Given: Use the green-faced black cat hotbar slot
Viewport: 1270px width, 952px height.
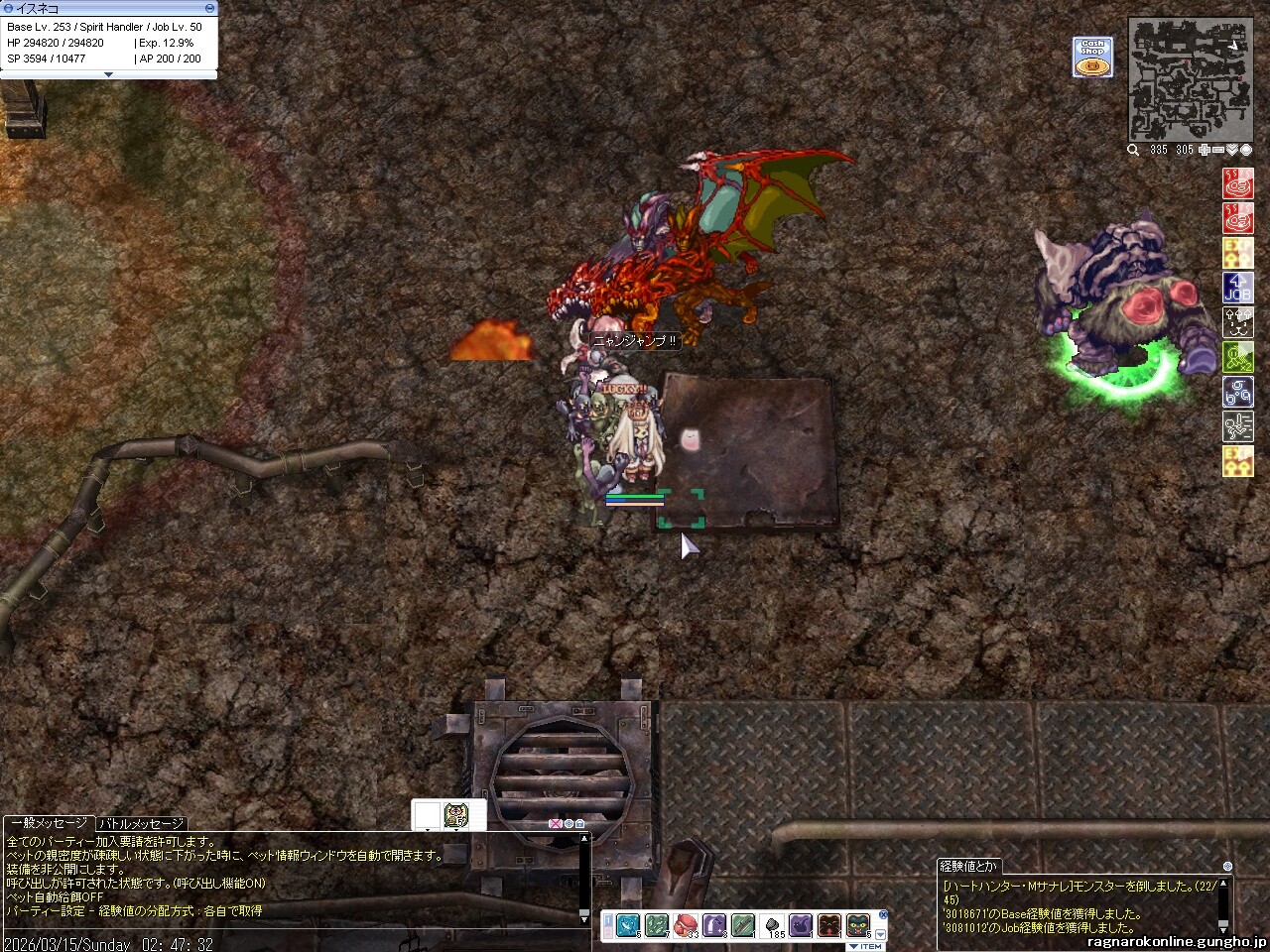Looking at the screenshot, I should coord(857,925).
